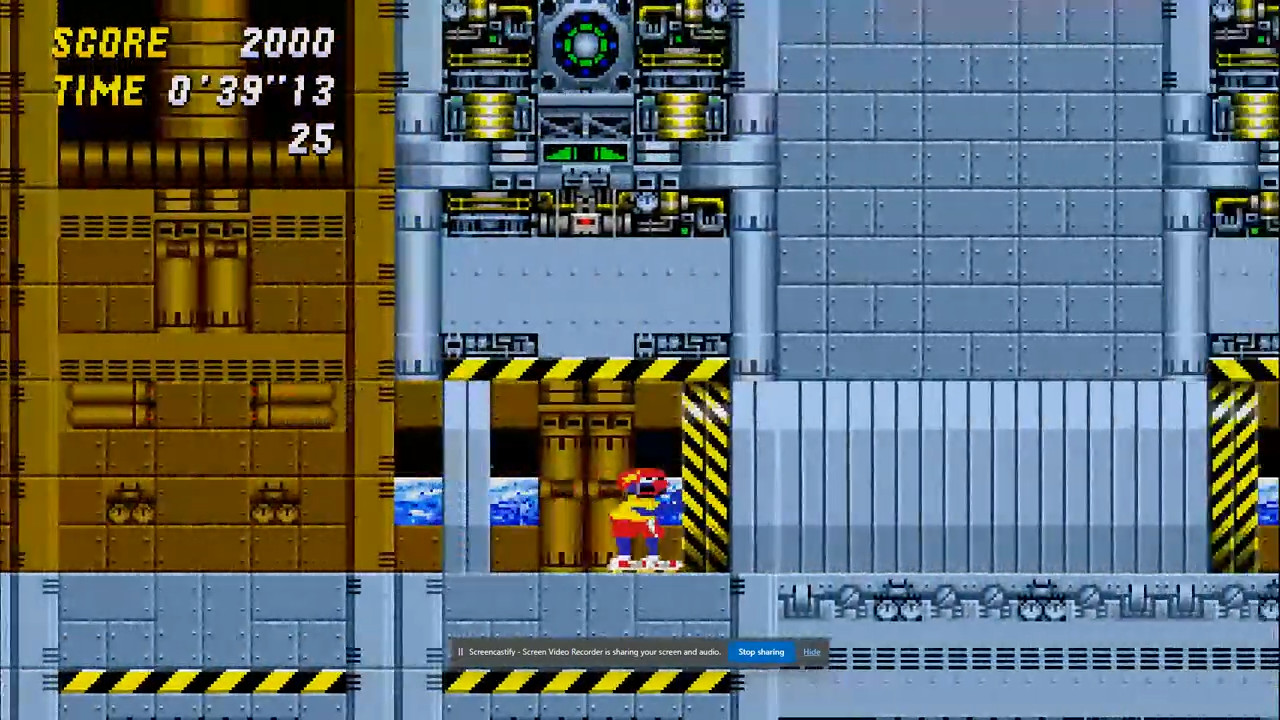Click the Hide link in the notification bar
Screen dimensions: 1280x720
[811, 652]
